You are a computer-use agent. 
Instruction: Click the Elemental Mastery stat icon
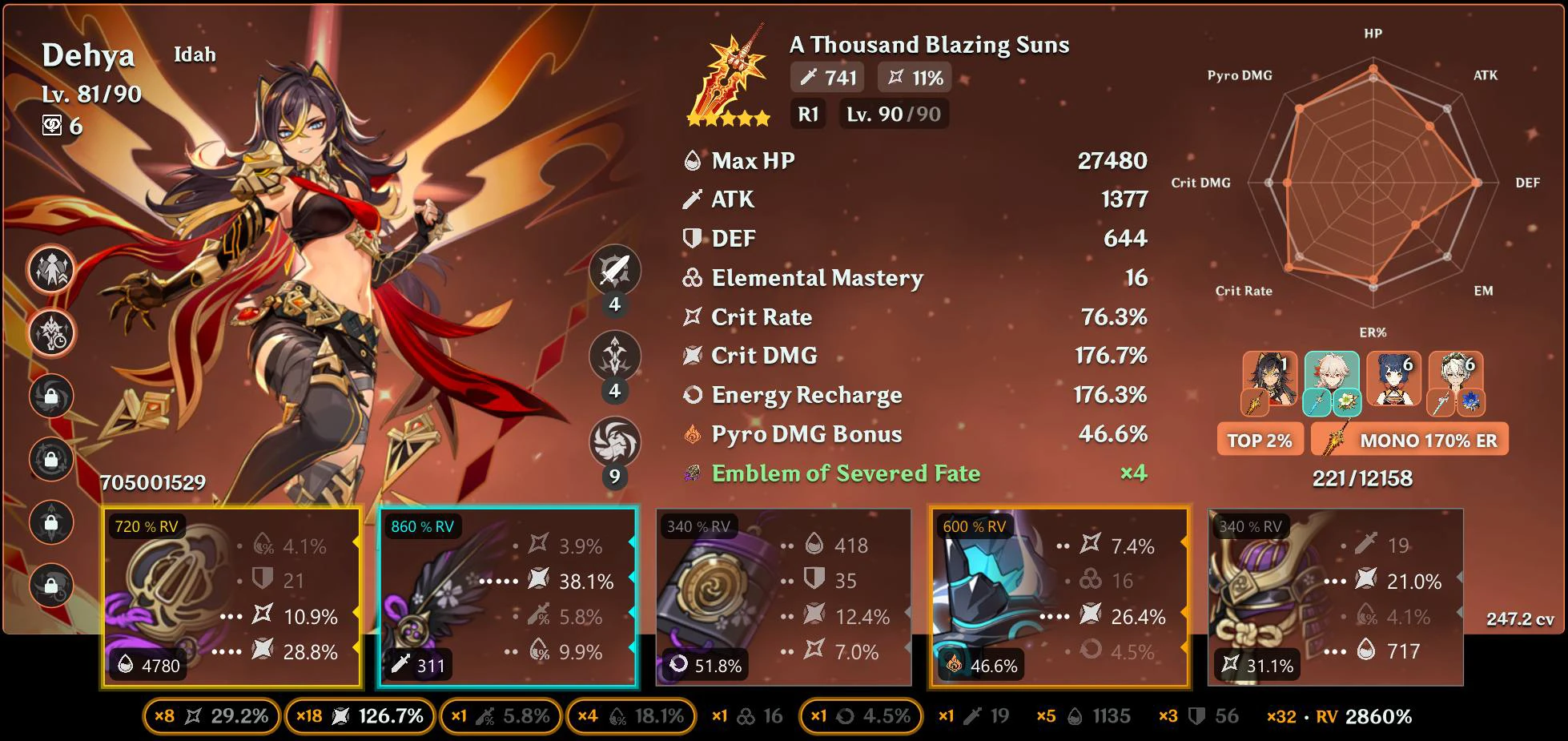(x=690, y=279)
